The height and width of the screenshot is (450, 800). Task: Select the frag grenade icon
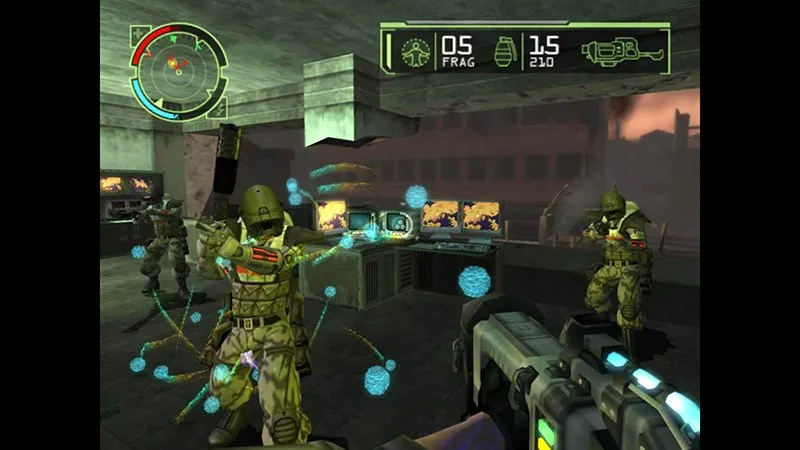(x=506, y=50)
